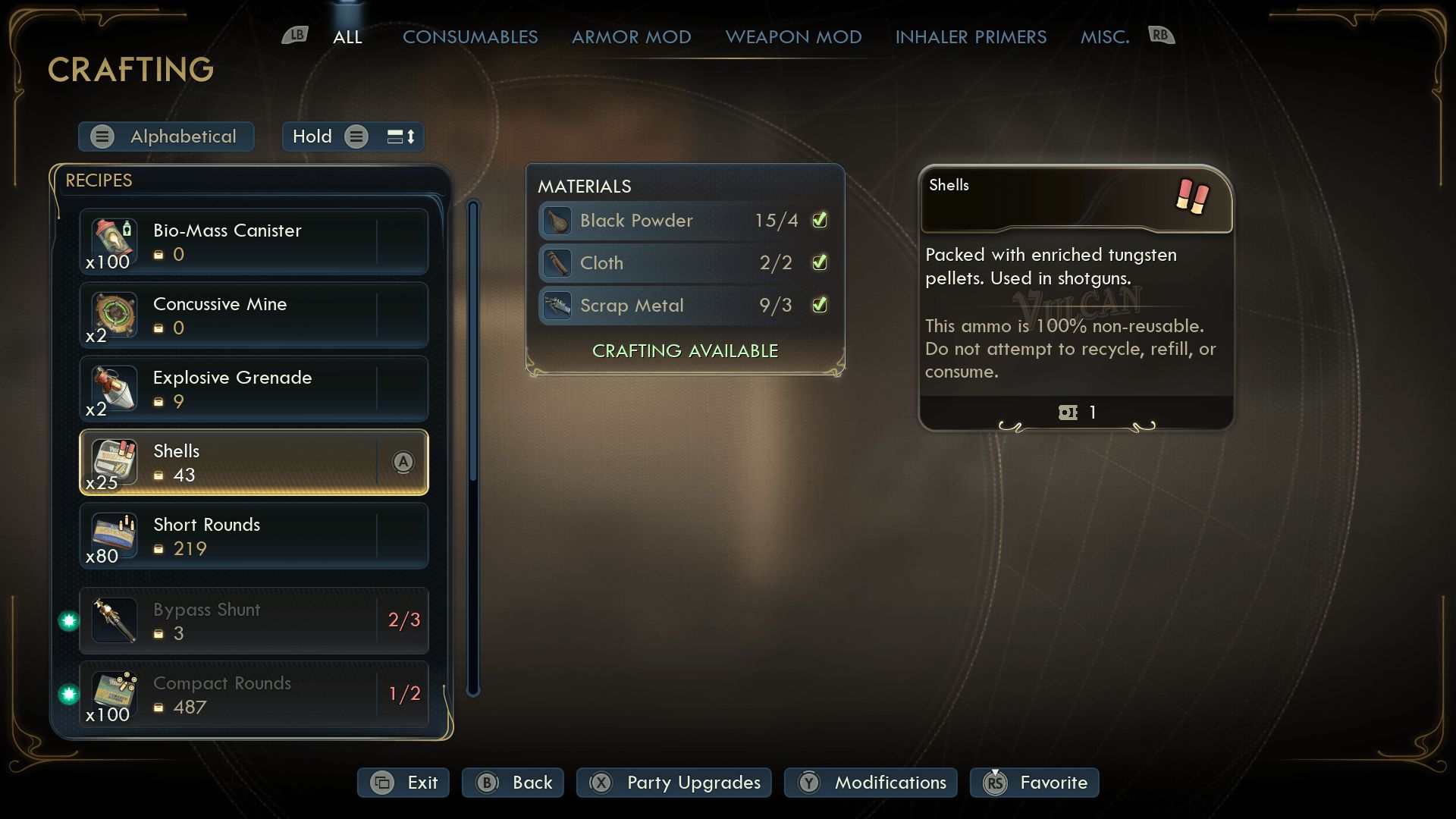This screenshot has width=1456, height=819.
Task: Select the Armor Mod tab
Action: tap(631, 36)
